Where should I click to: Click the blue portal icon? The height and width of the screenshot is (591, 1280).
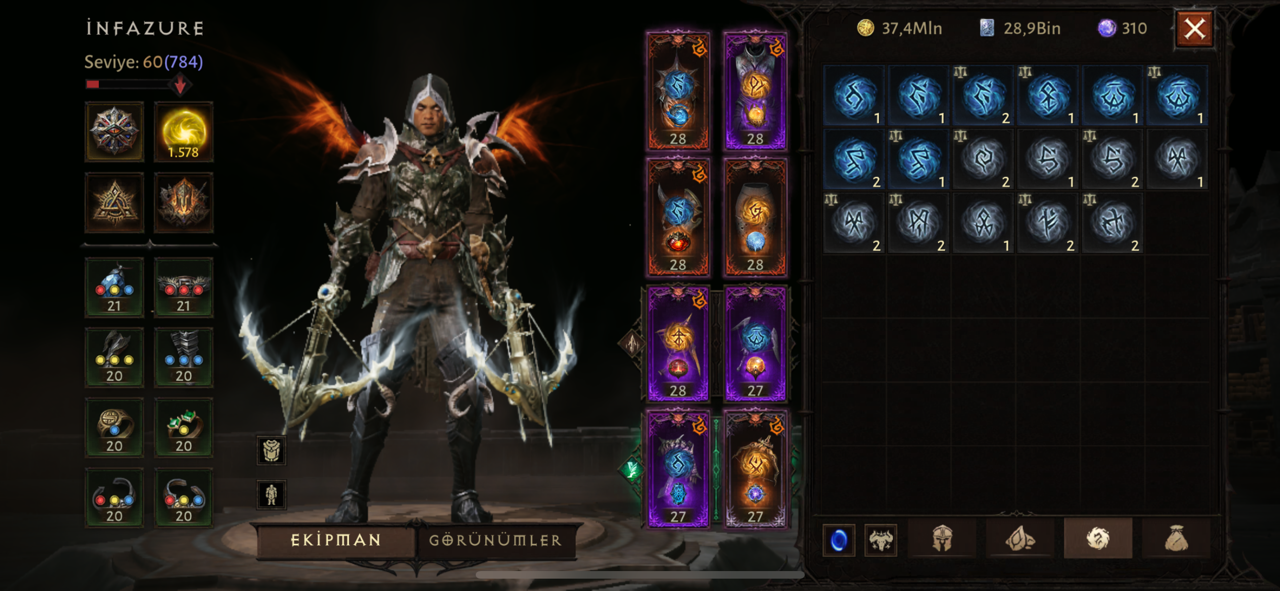839,540
